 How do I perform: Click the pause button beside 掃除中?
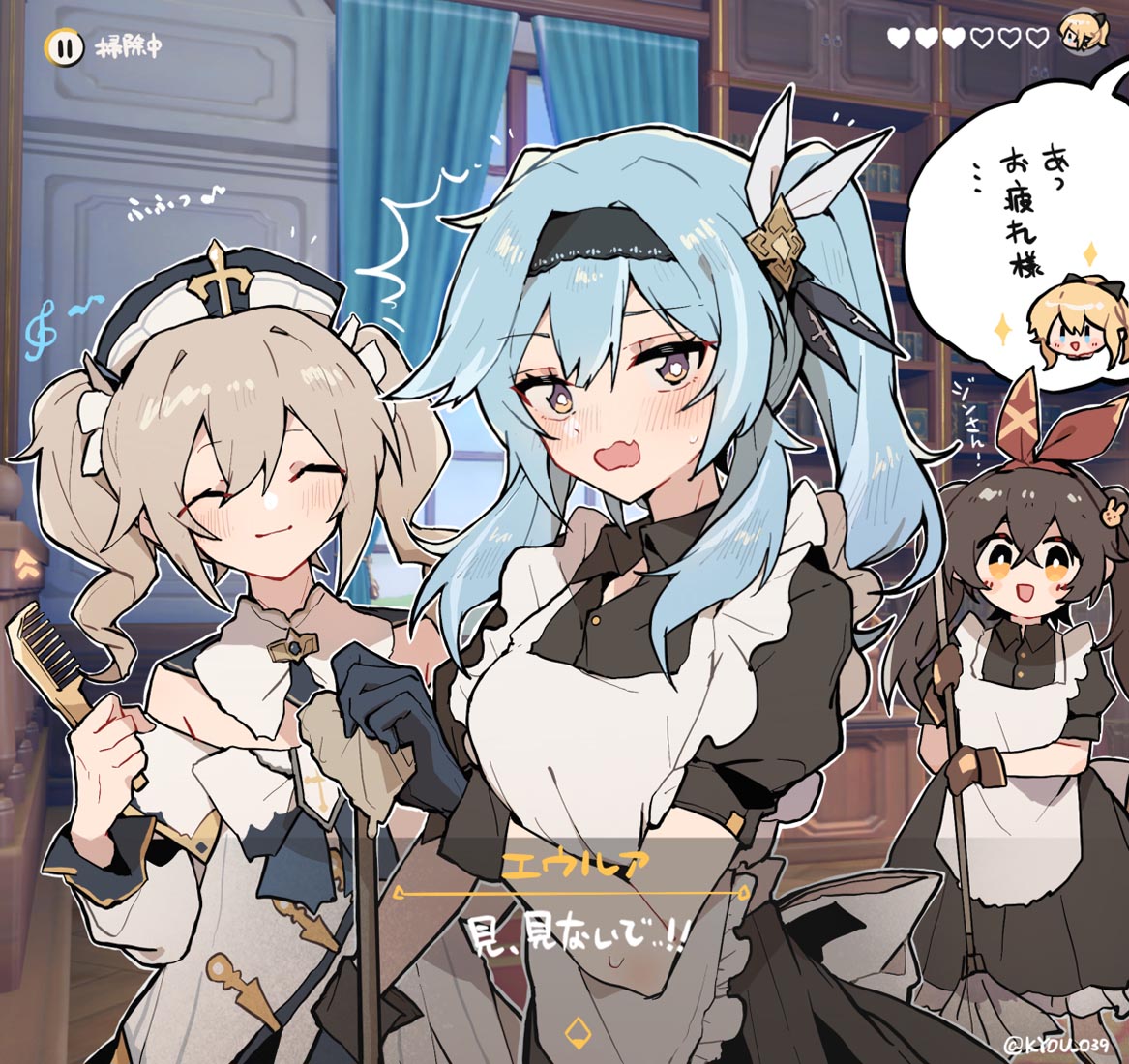60,45
